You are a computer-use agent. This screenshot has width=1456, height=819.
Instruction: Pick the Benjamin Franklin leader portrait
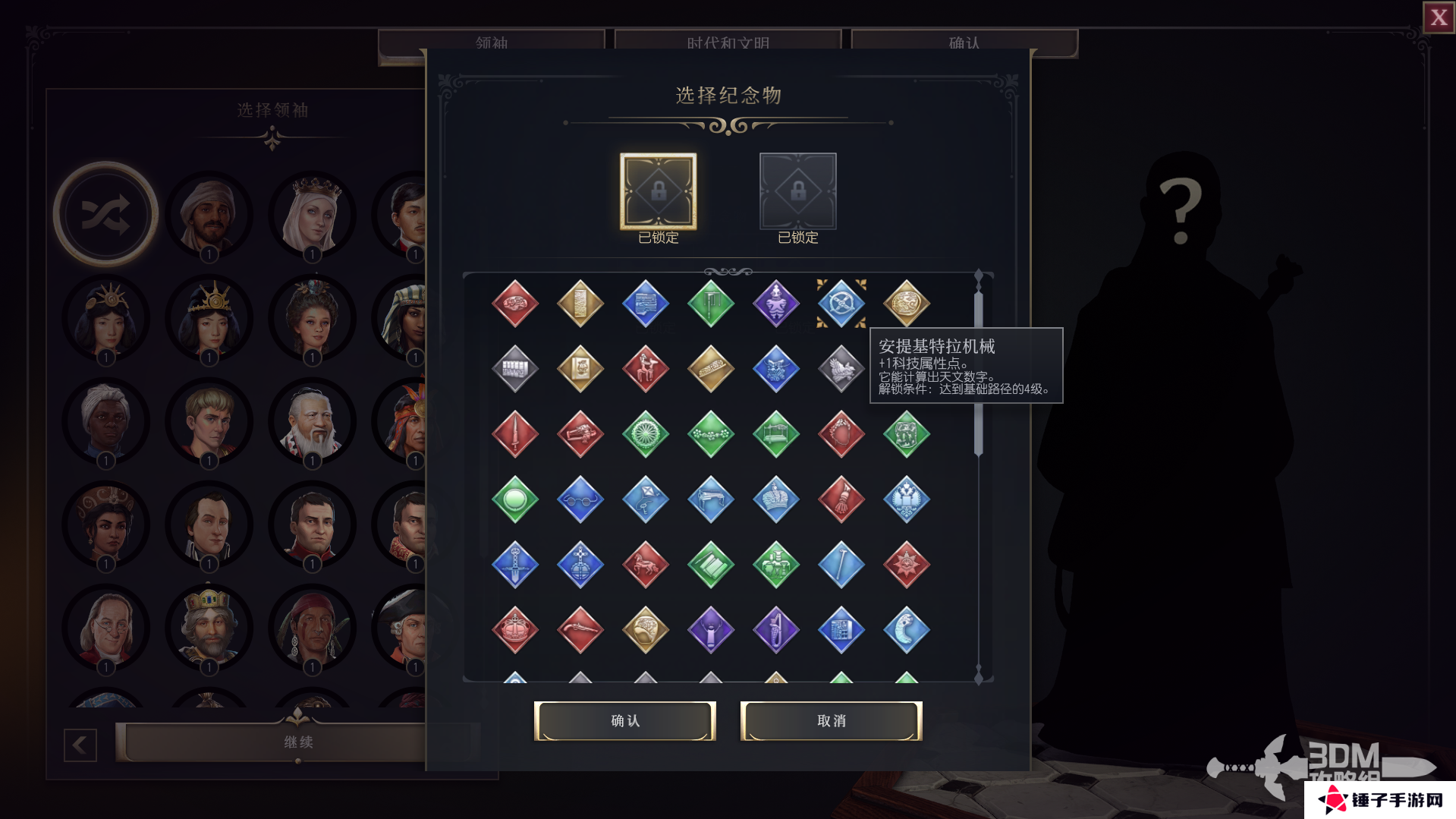tap(105, 628)
